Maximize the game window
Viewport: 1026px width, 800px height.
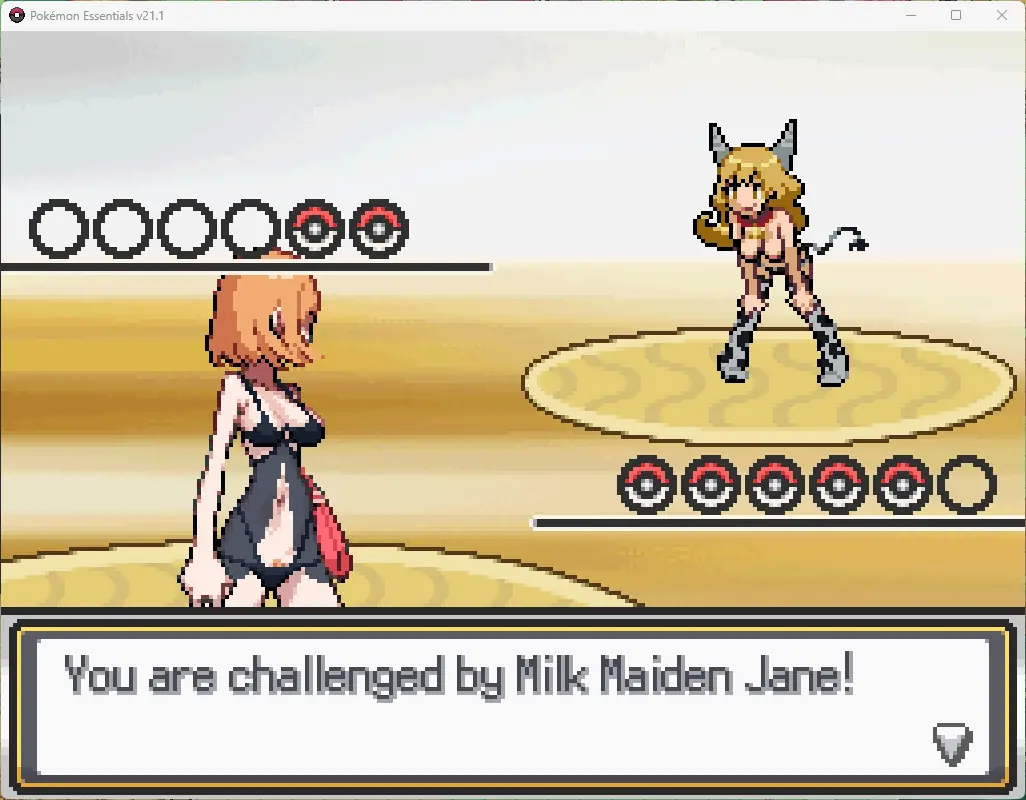[x=956, y=15]
